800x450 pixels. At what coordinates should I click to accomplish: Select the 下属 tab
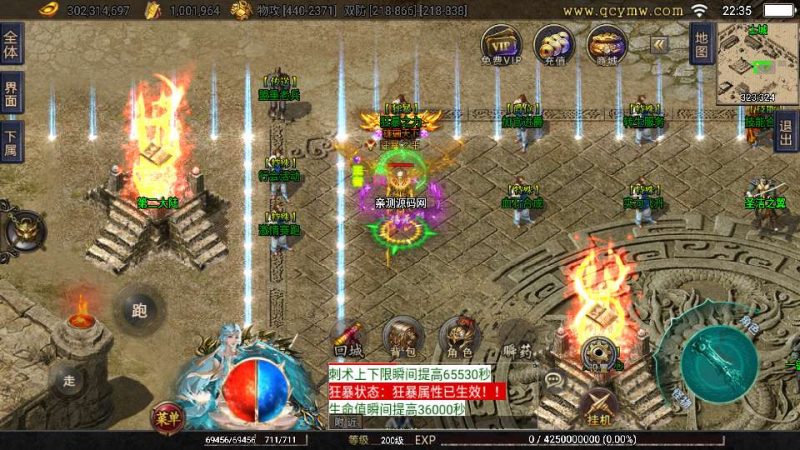pos(11,139)
